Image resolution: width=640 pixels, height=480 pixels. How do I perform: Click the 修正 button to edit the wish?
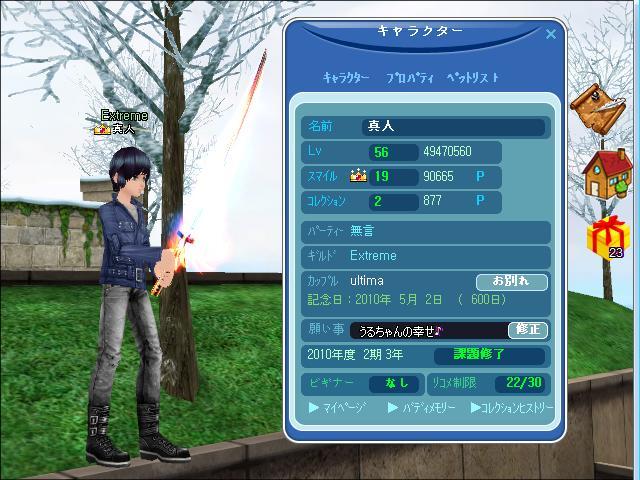point(527,330)
